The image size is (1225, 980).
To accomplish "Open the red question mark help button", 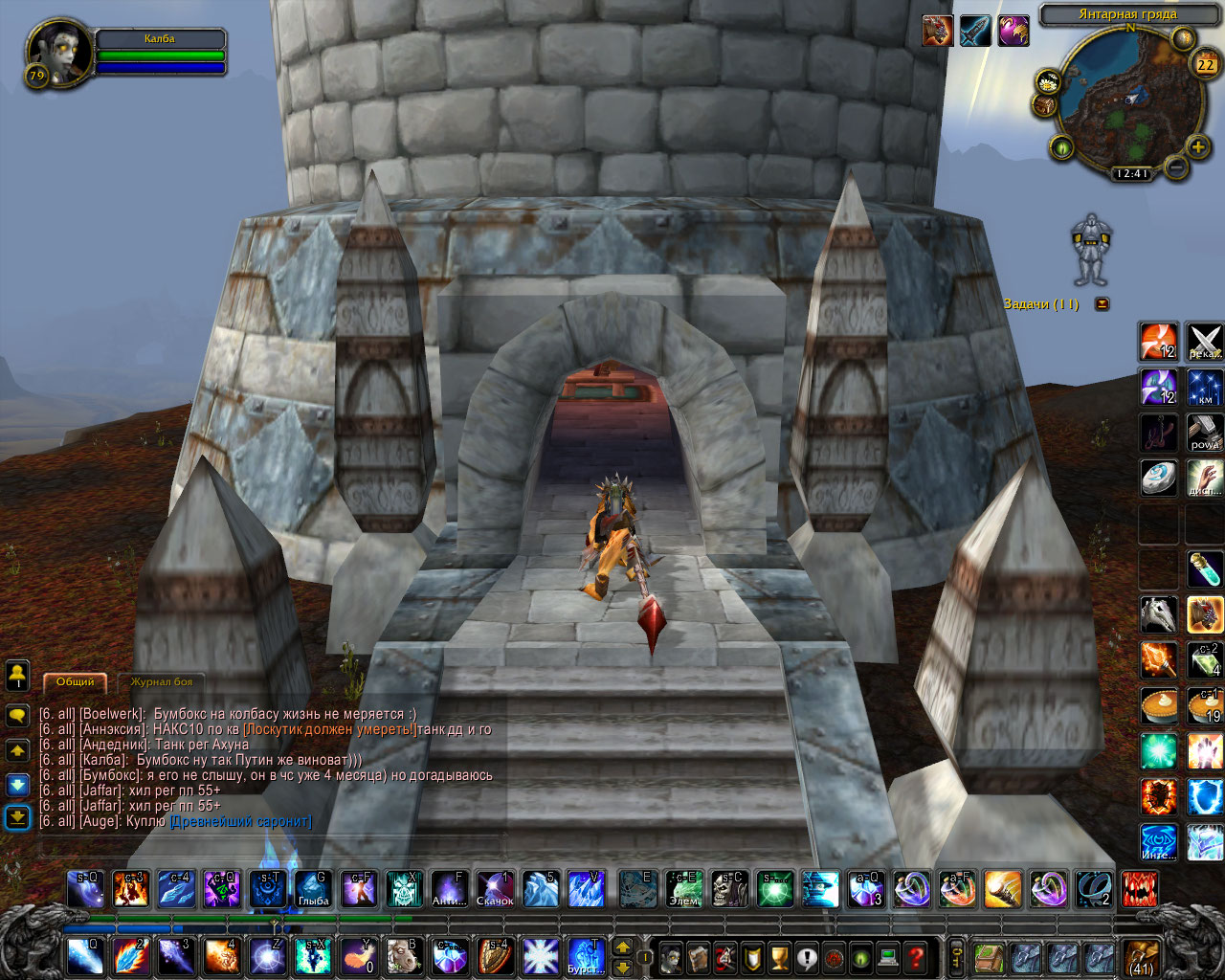I will tap(916, 956).
